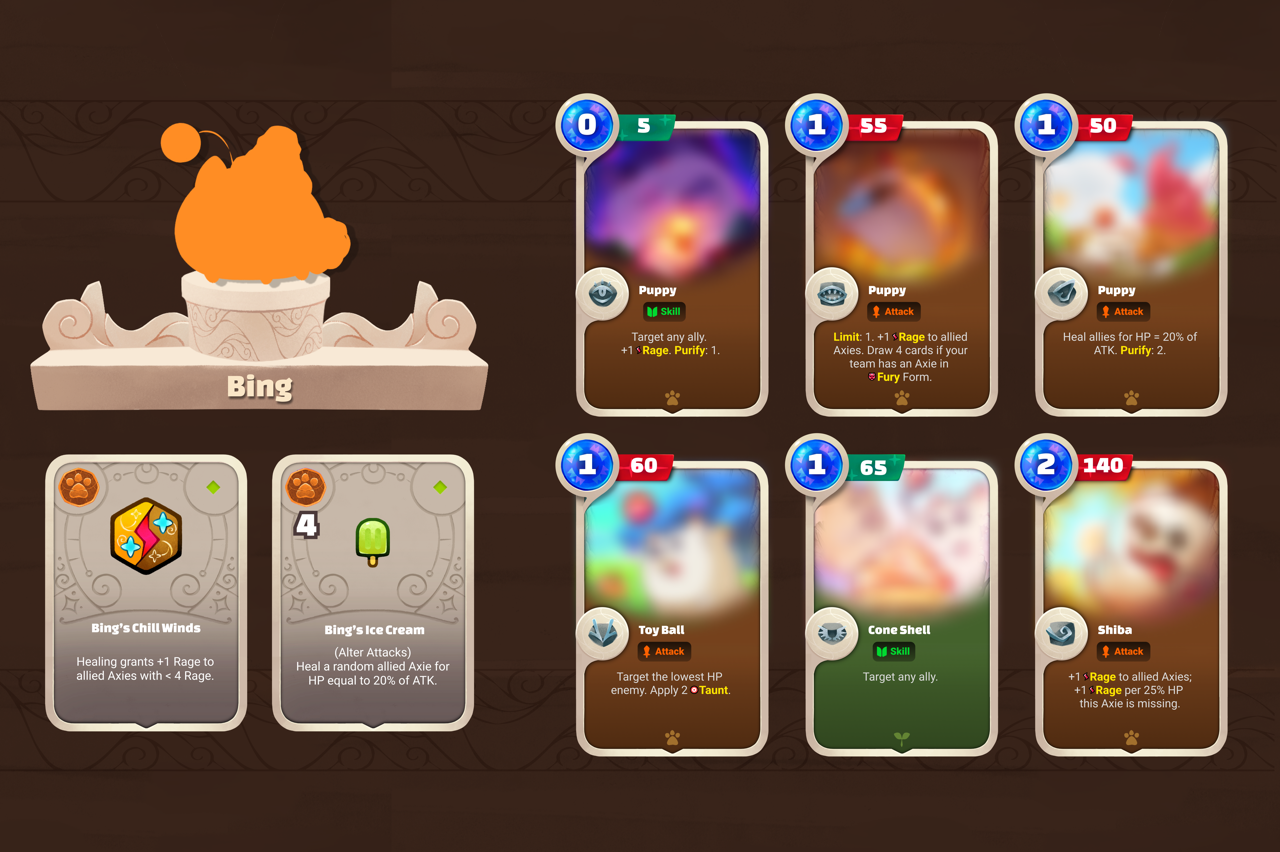Click the Back part icon on the Shiba card
The image size is (1280, 852).
(1062, 632)
